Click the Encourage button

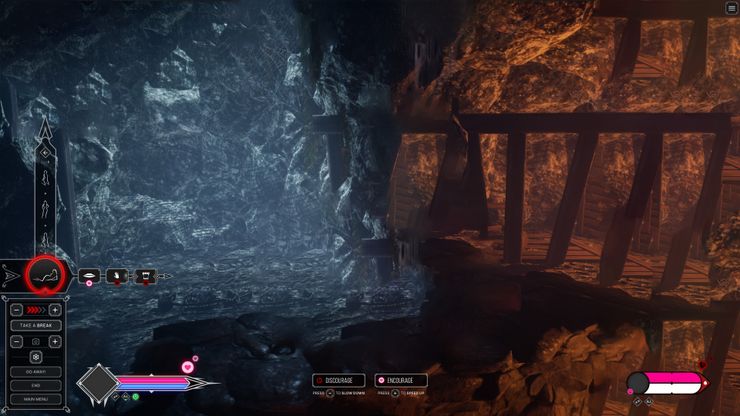[x=401, y=380]
